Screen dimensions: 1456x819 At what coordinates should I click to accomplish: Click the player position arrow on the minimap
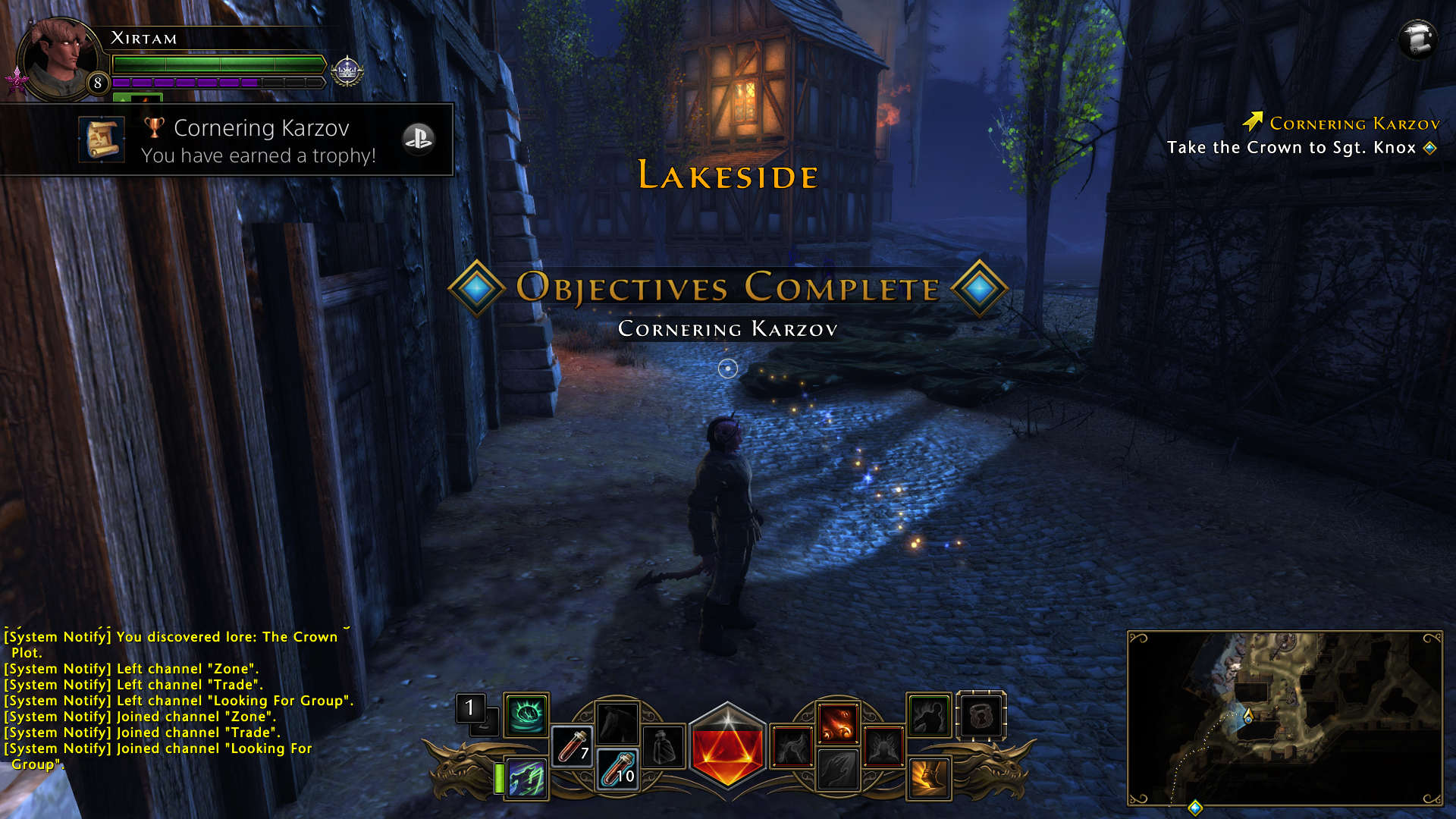(x=1248, y=715)
